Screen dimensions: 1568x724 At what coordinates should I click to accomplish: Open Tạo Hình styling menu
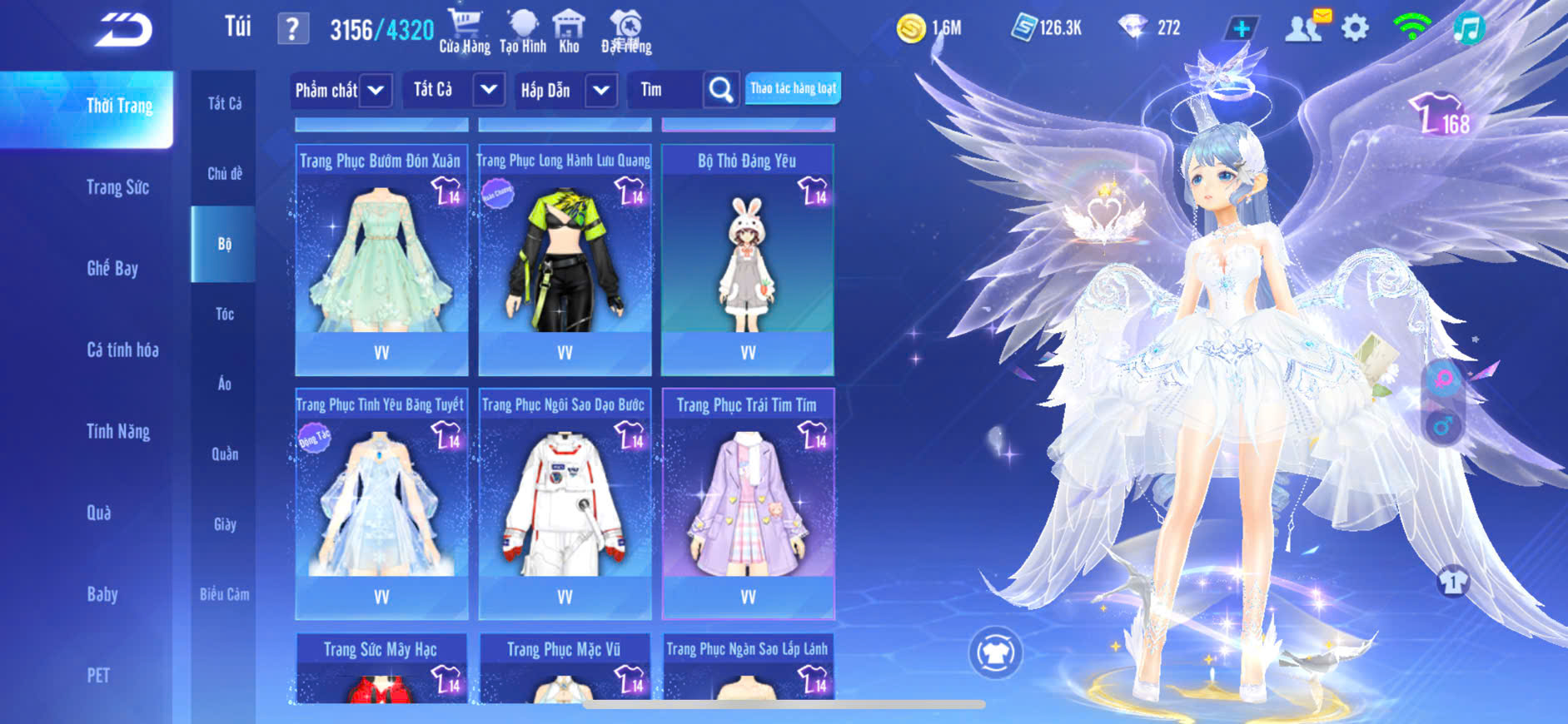pyautogui.click(x=523, y=32)
